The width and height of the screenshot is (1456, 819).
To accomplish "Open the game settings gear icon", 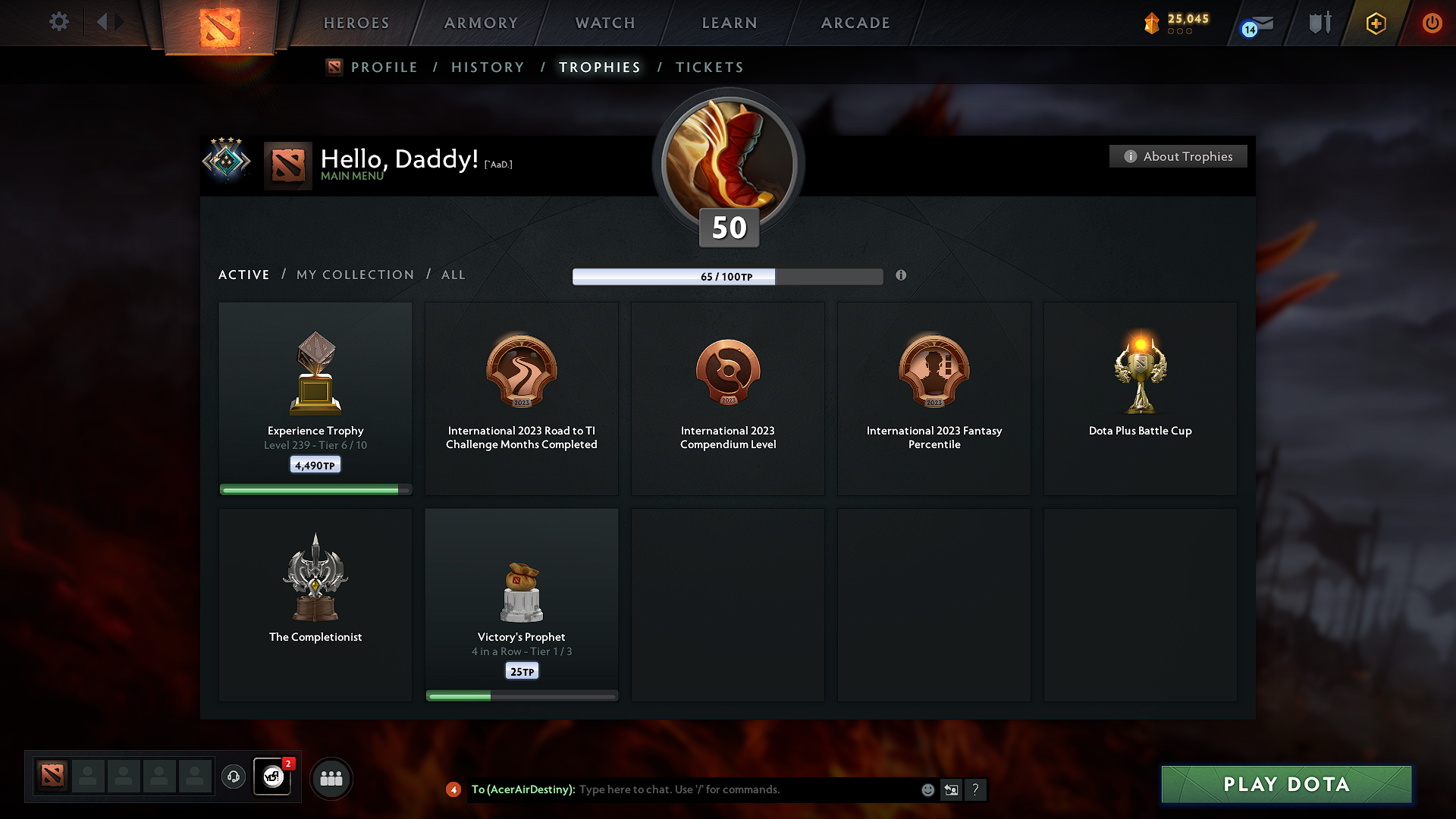I will [59, 22].
